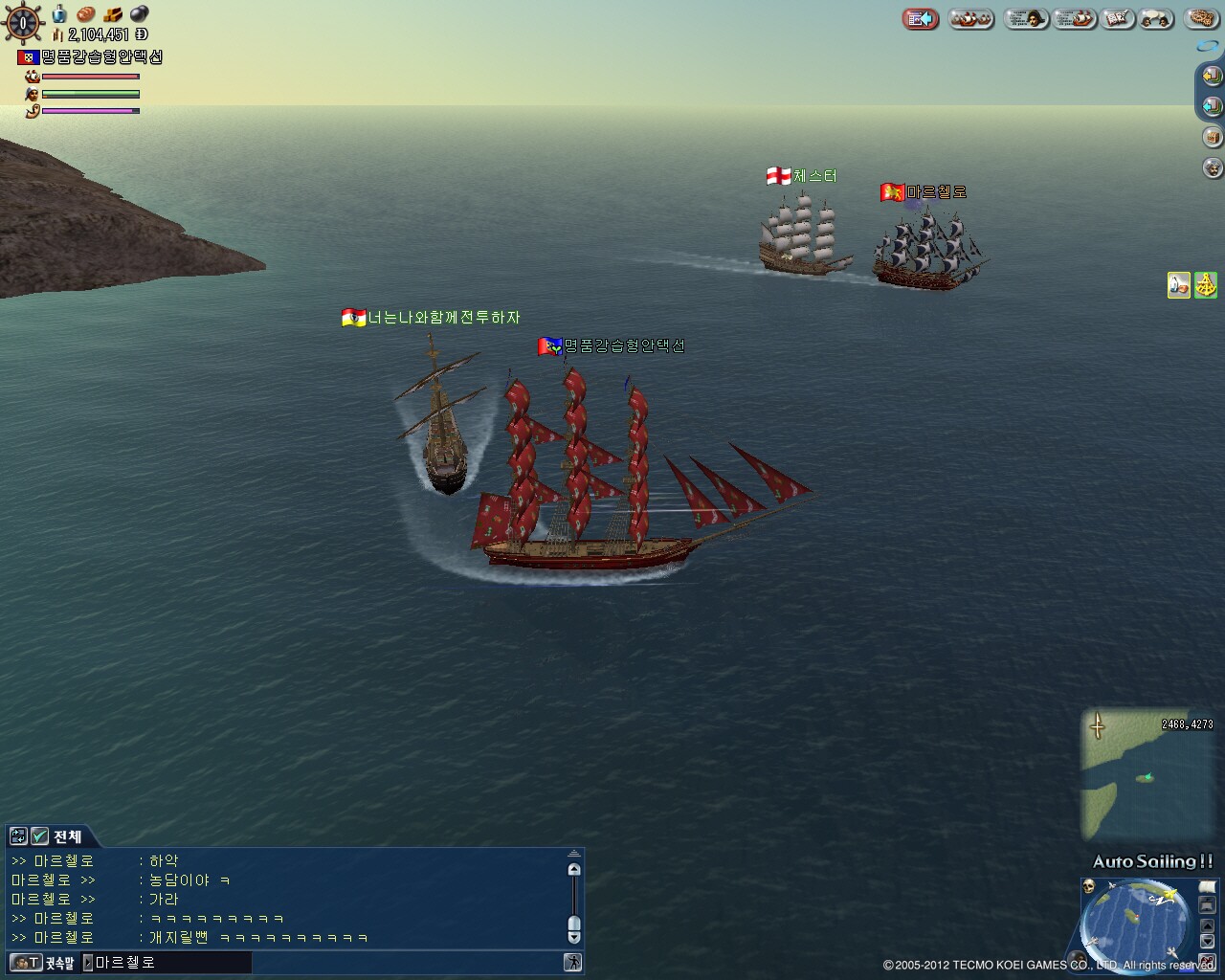Viewport: 1225px width, 980px height.
Task: Click the cyan-arrow card panel button
Action: (1212, 105)
